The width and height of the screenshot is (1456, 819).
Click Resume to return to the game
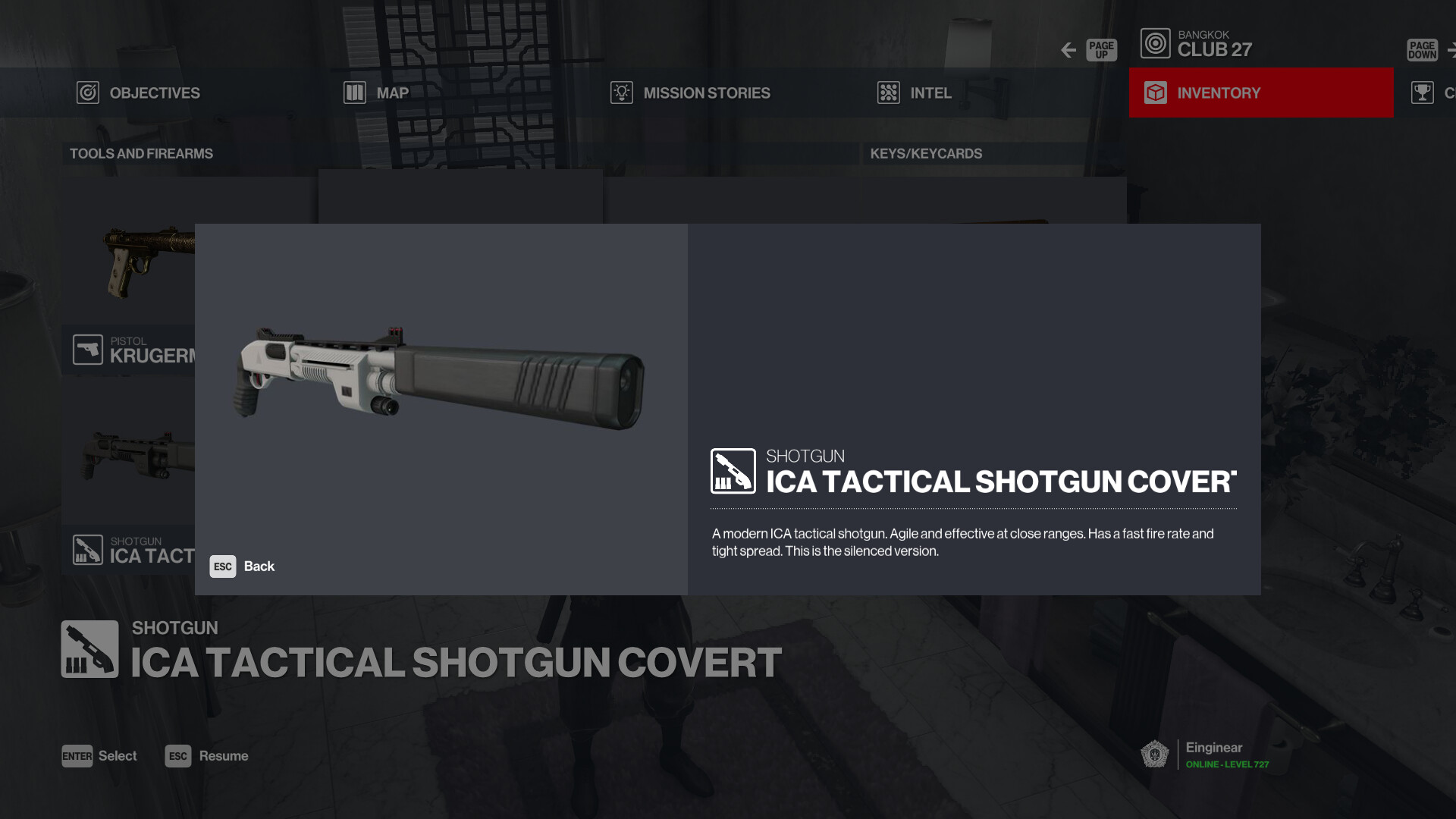[x=207, y=756]
